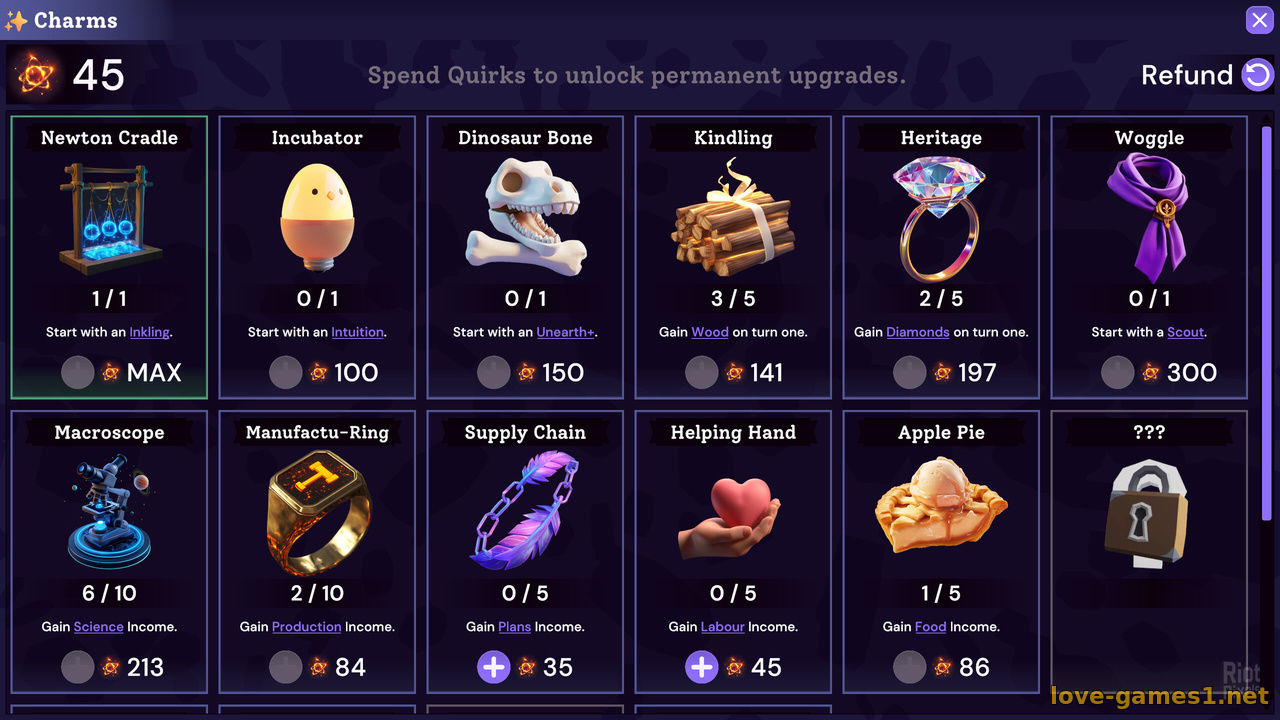The image size is (1280, 720).
Task: Pick the Manufactu-Ring charm
Action: pos(317,520)
